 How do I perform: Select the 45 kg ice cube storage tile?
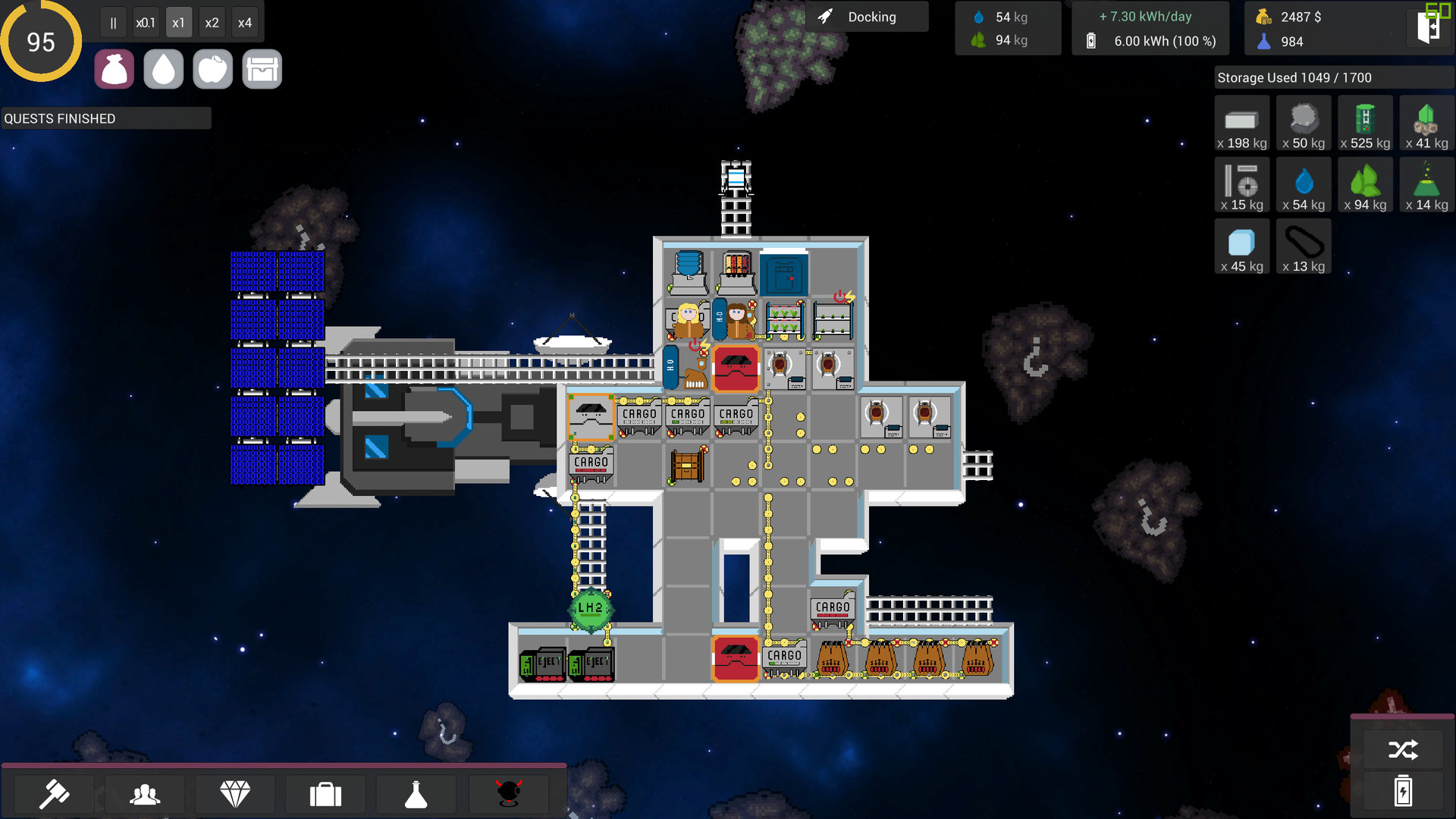click(1242, 246)
